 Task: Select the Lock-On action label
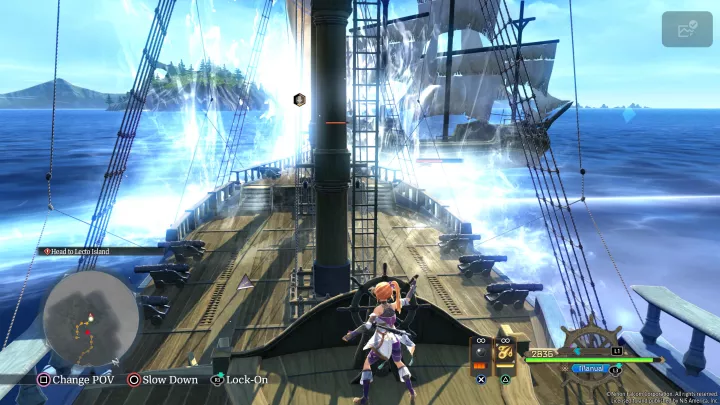point(246,379)
